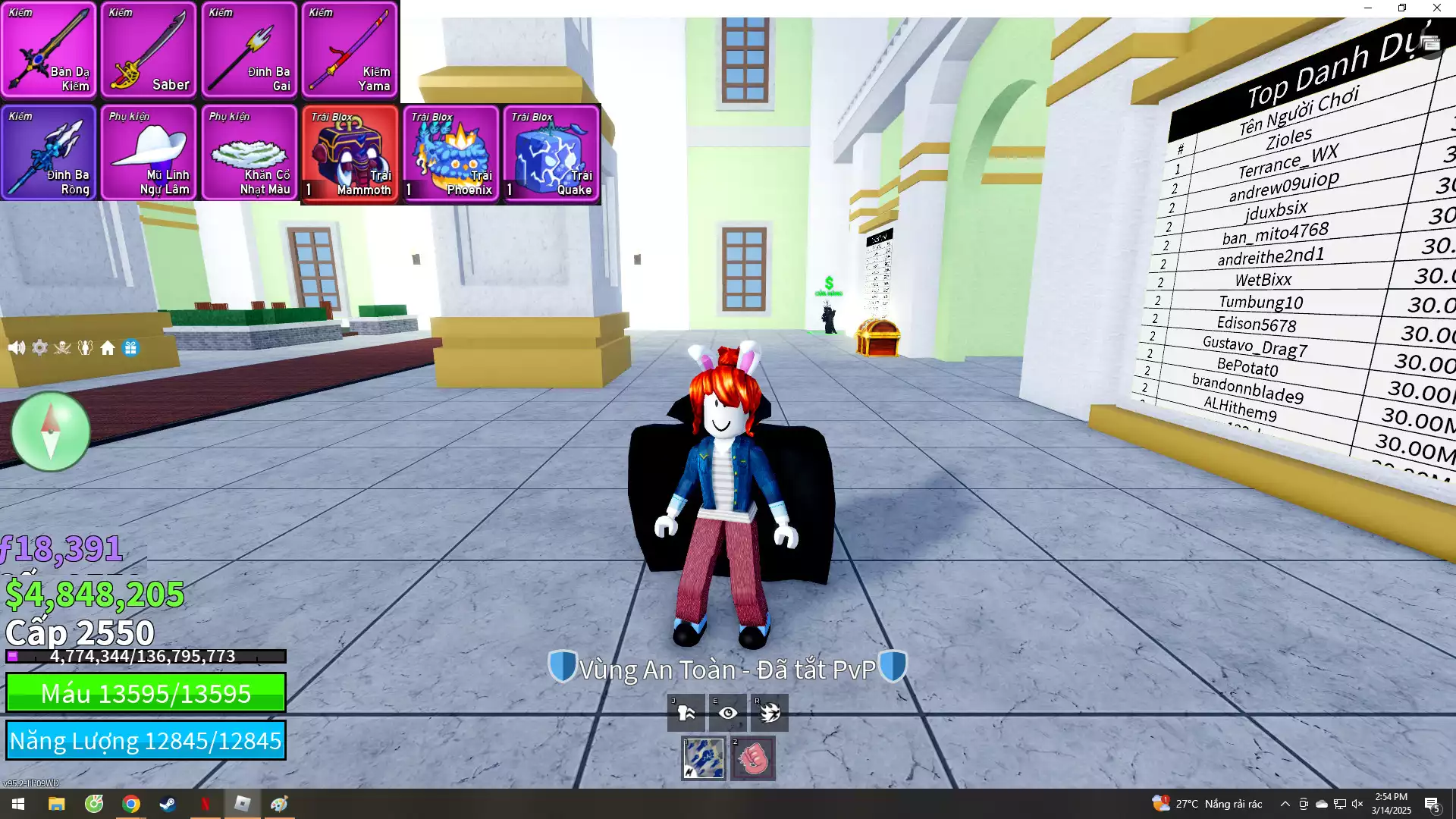Equip the Kiếm Yama sword from hotbar
Image resolution: width=1456 pixels, height=819 pixels.
[350, 51]
